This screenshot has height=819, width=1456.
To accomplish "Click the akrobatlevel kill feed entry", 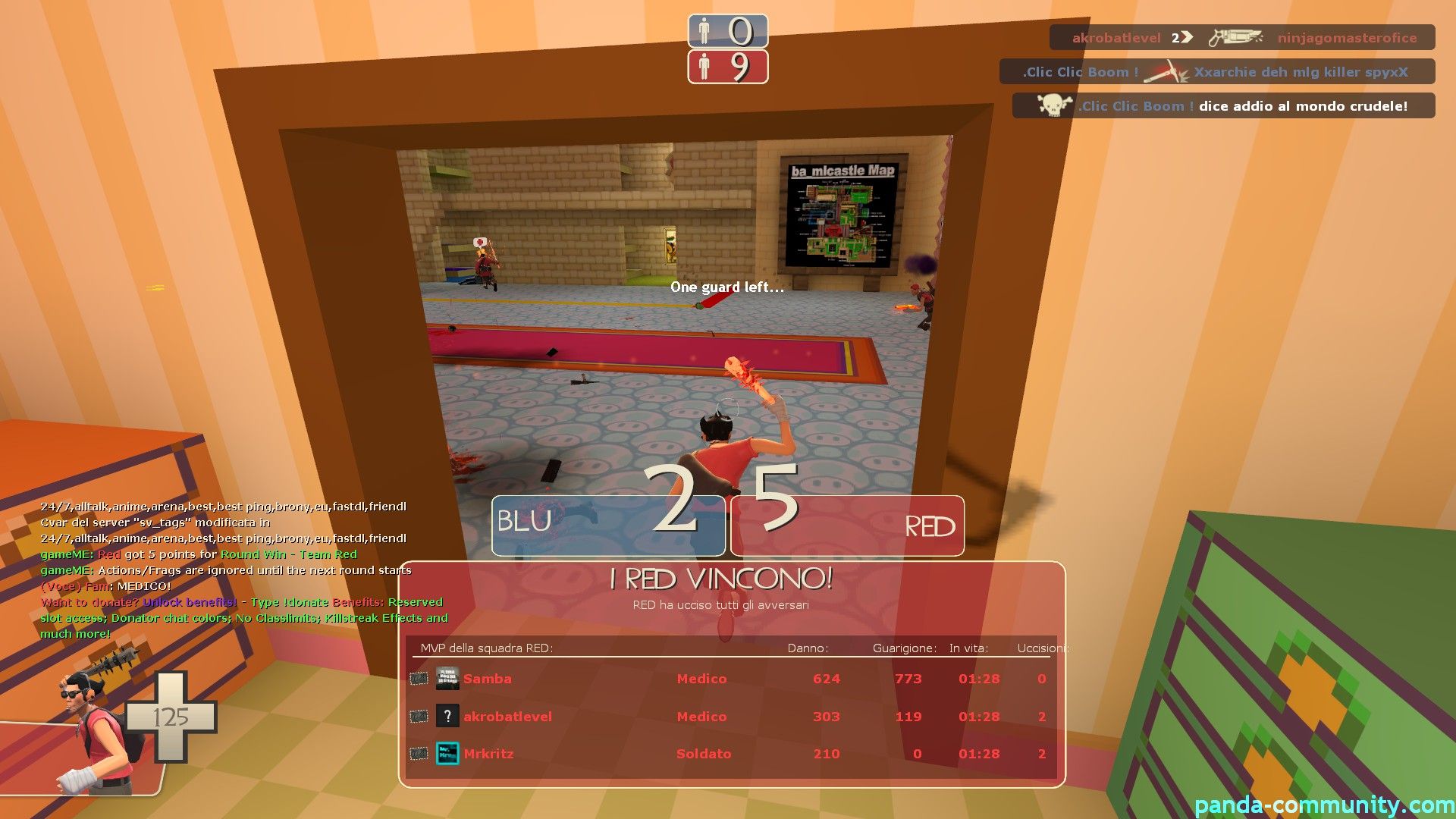I will tap(1242, 37).
